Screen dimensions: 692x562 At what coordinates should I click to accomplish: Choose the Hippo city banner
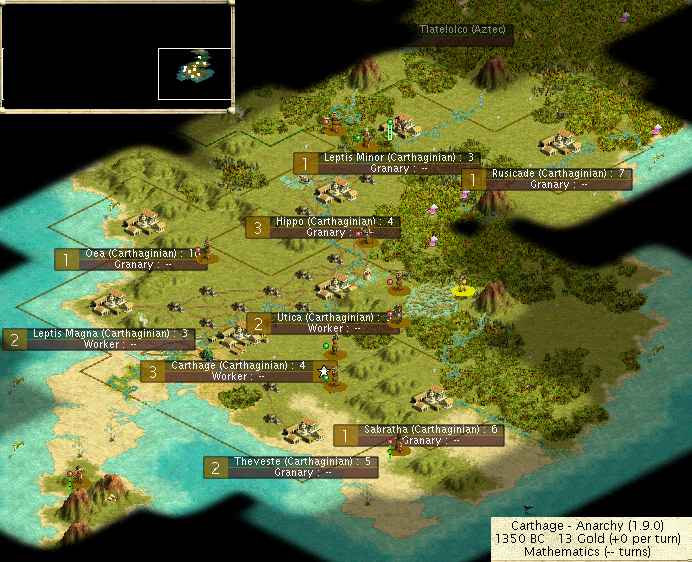pos(336,221)
